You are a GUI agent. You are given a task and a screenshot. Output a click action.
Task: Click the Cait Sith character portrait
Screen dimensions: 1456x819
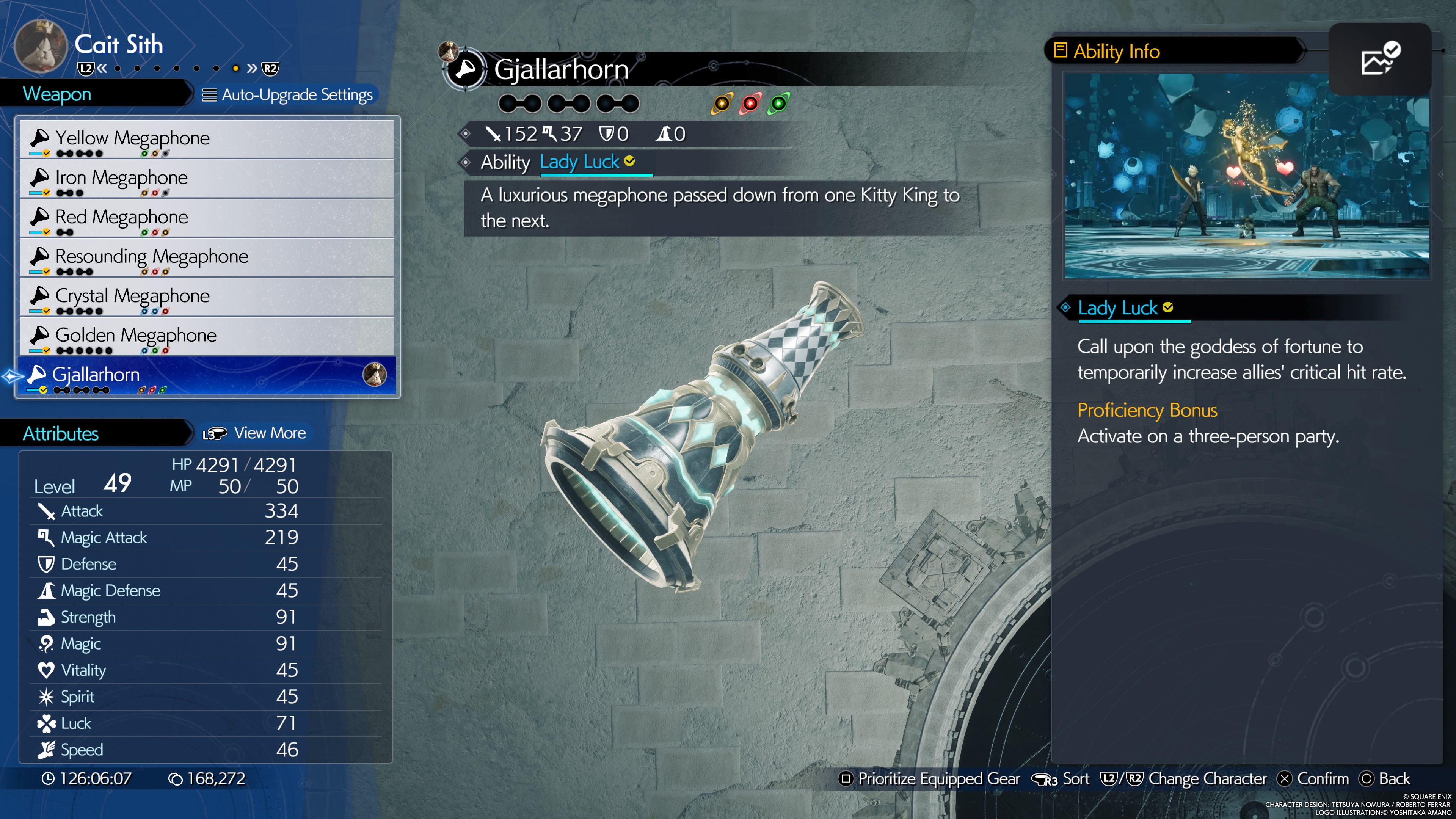coord(41,47)
